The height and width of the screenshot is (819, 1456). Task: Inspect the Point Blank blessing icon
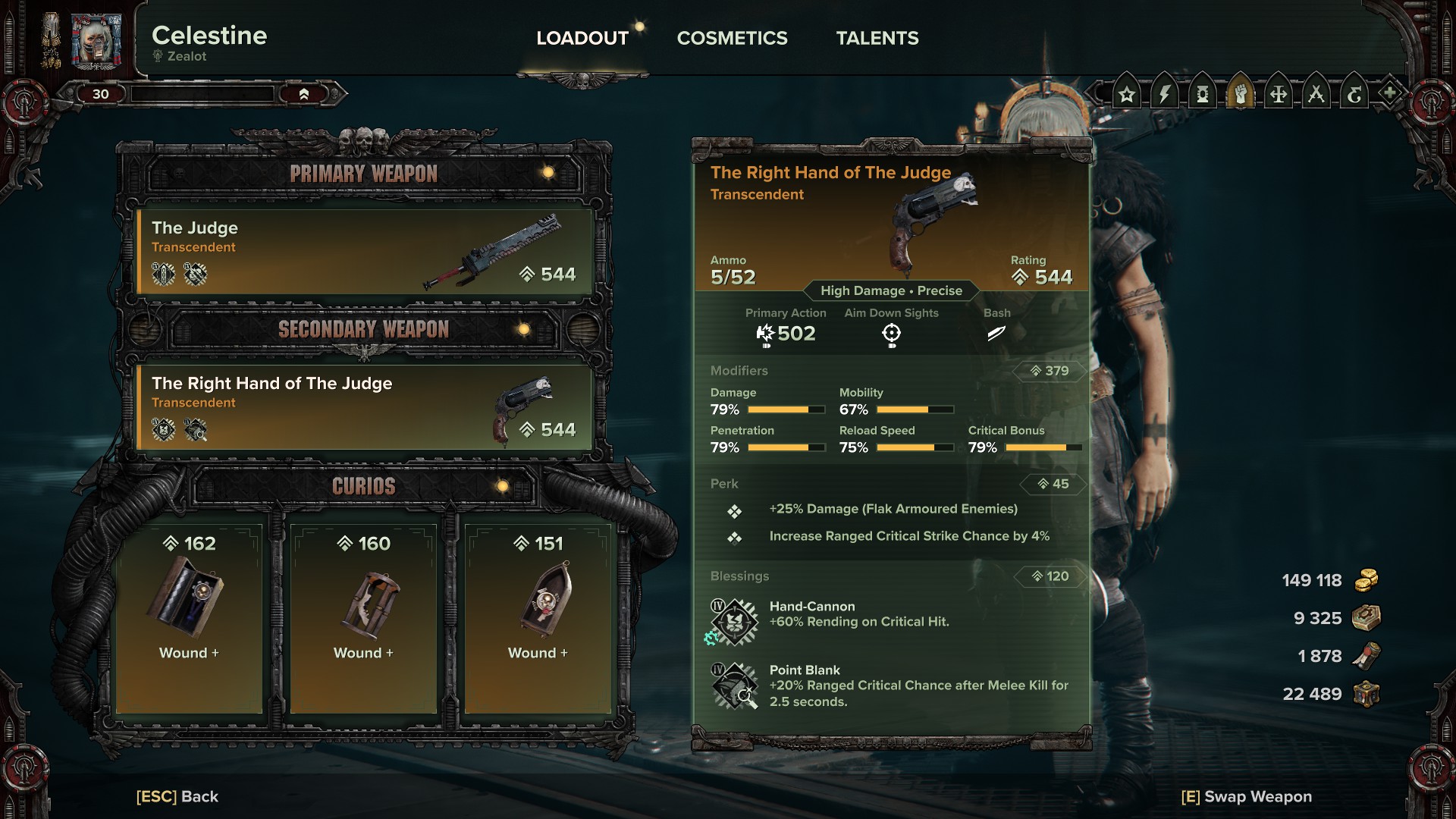point(734,686)
